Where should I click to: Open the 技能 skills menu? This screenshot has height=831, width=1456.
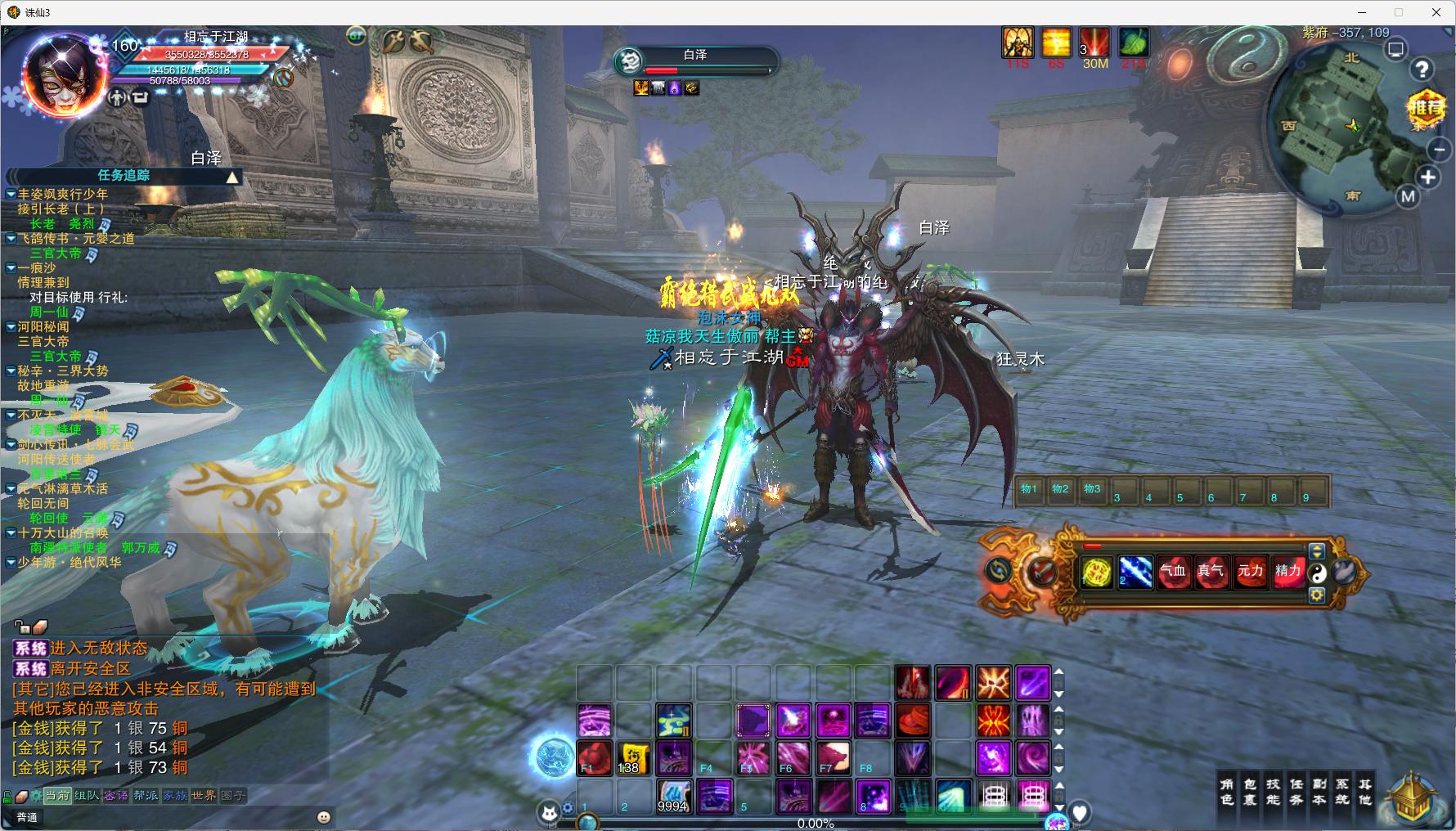(1273, 792)
